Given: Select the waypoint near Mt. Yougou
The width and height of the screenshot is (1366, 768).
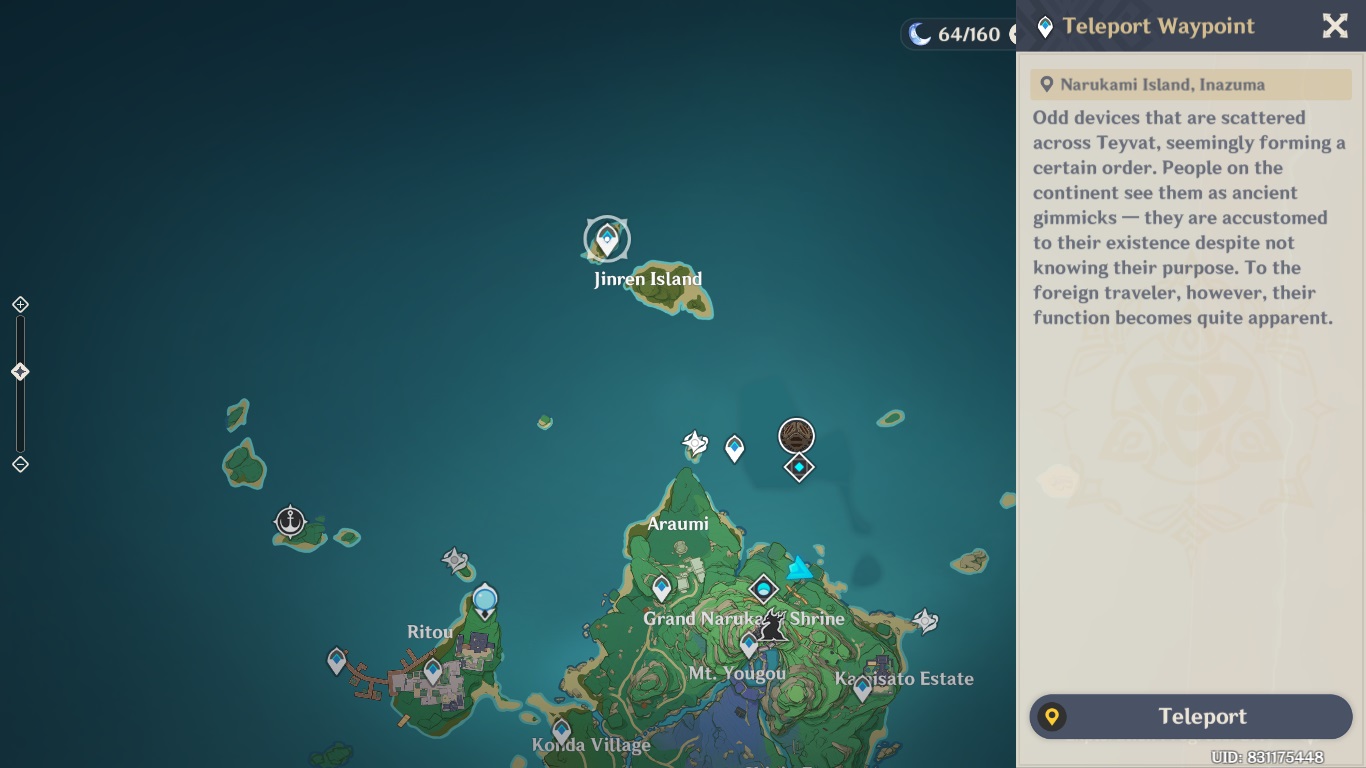Looking at the screenshot, I should coord(749,644).
